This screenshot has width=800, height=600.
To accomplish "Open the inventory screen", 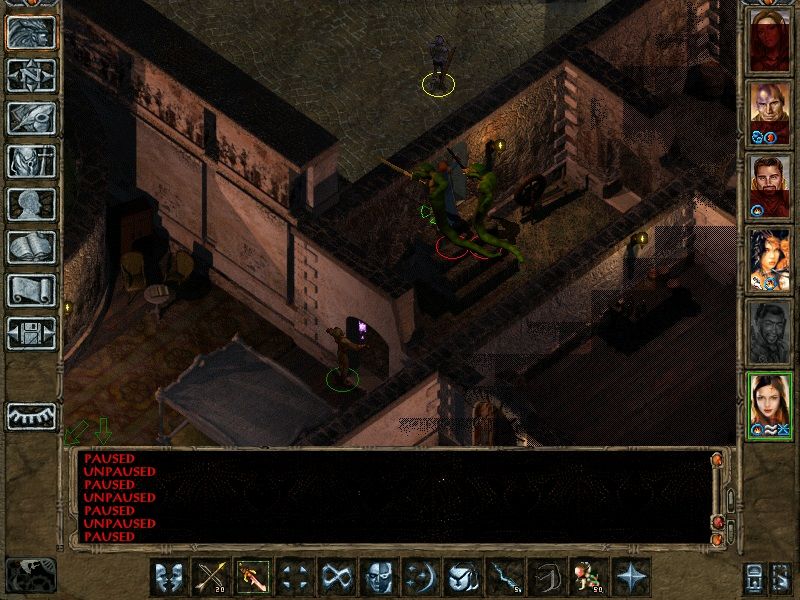I will pyautogui.click(x=31, y=161).
